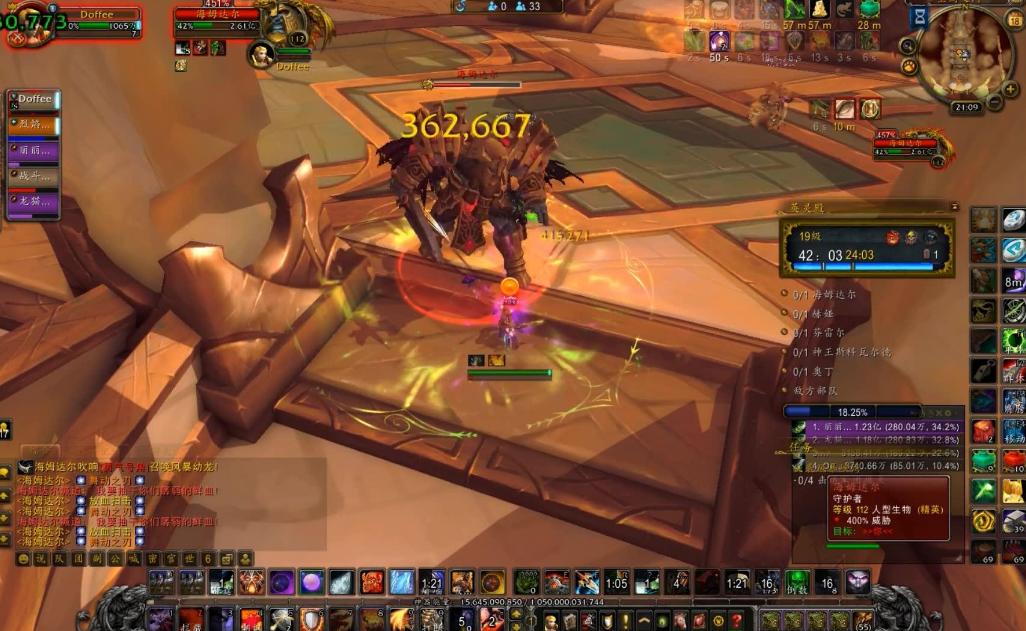Click the 0/1 海姆达尔 objective entry
The height and width of the screenshot is (631, 1026).
click(824, 295)
